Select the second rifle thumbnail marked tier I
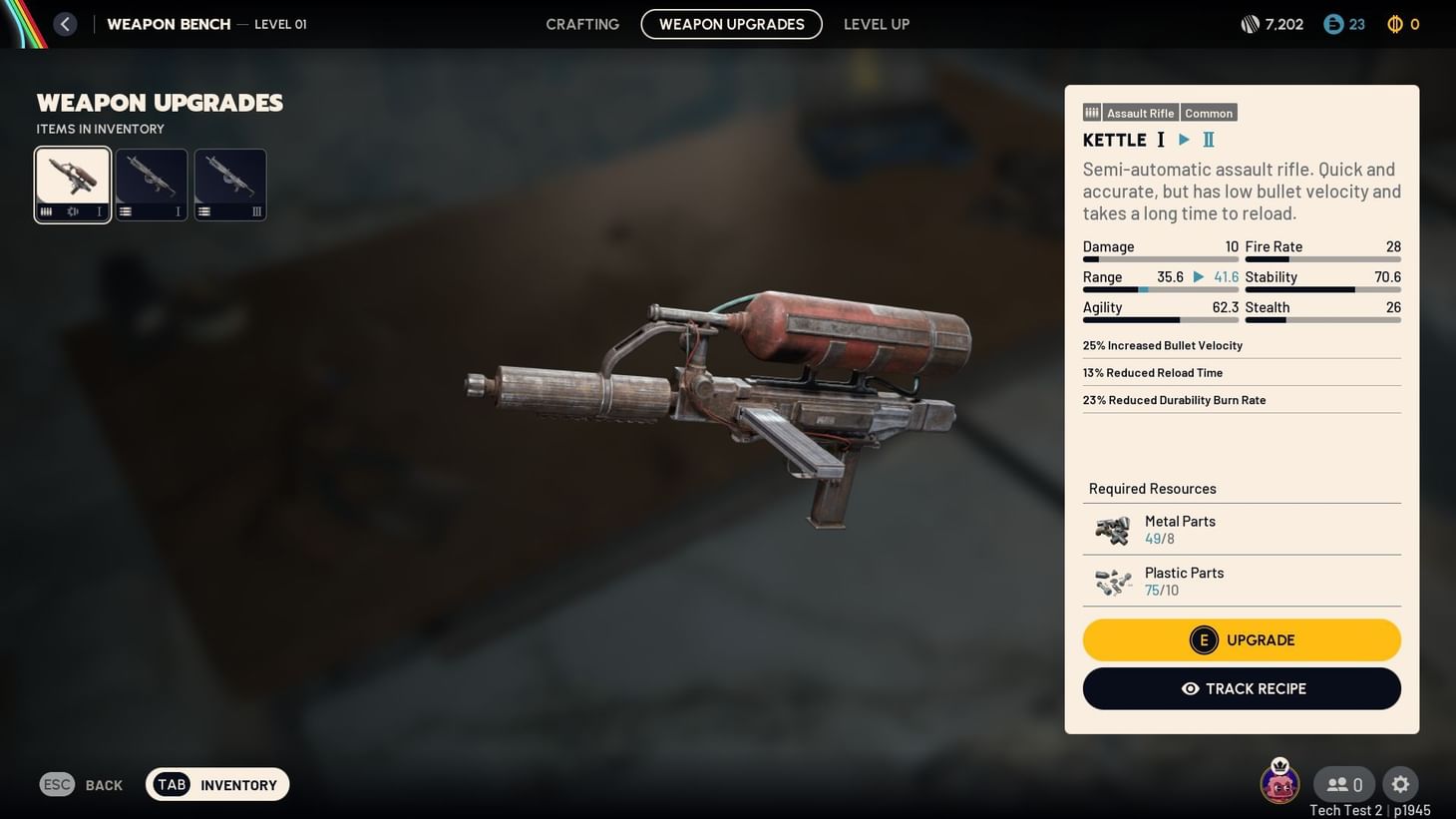Viewport: 1456px width, 819px height. click(151, 184)
